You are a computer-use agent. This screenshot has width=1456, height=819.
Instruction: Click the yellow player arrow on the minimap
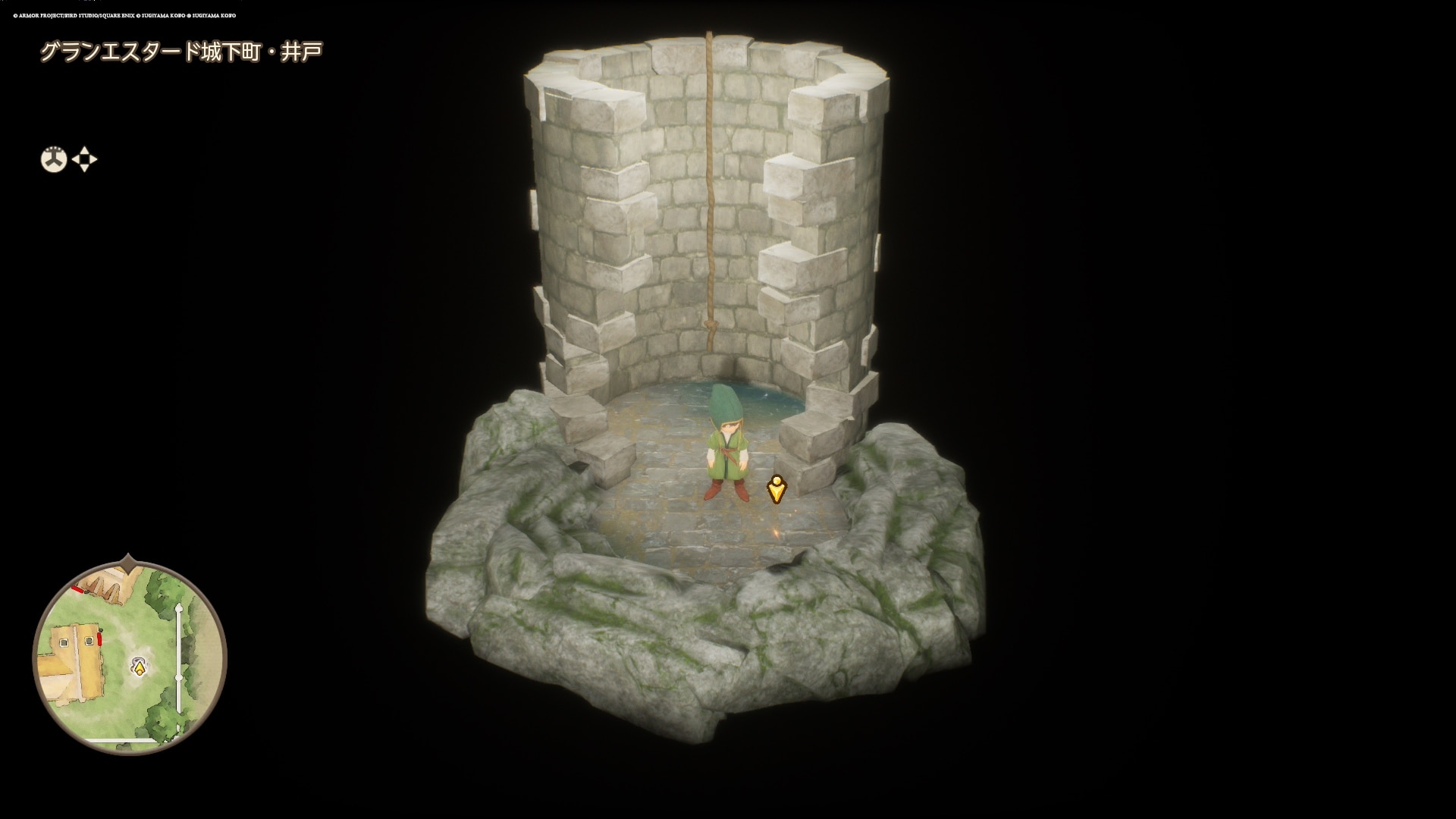tap(139, 667)
